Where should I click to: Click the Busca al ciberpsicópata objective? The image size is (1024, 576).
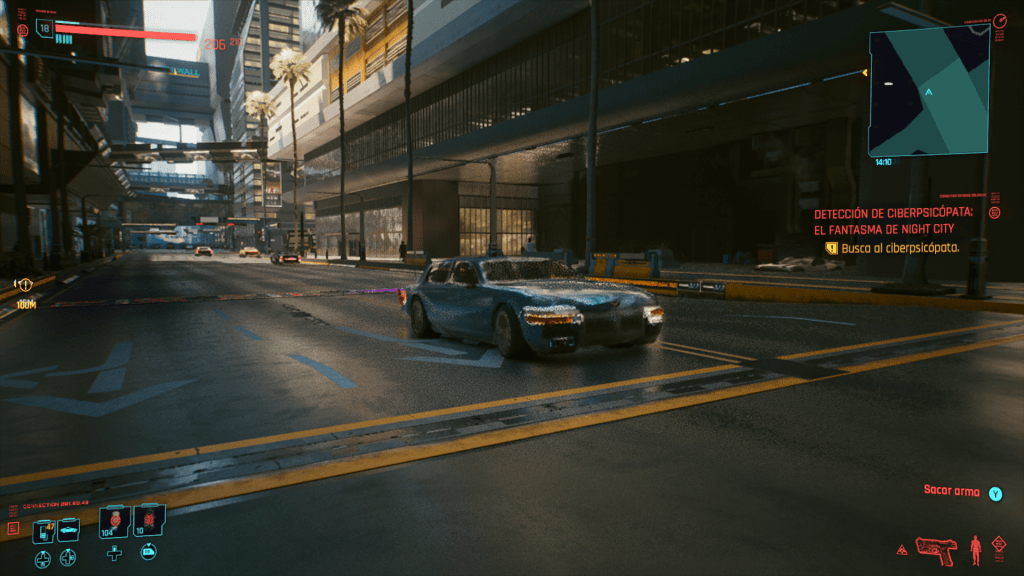[899, 247]
